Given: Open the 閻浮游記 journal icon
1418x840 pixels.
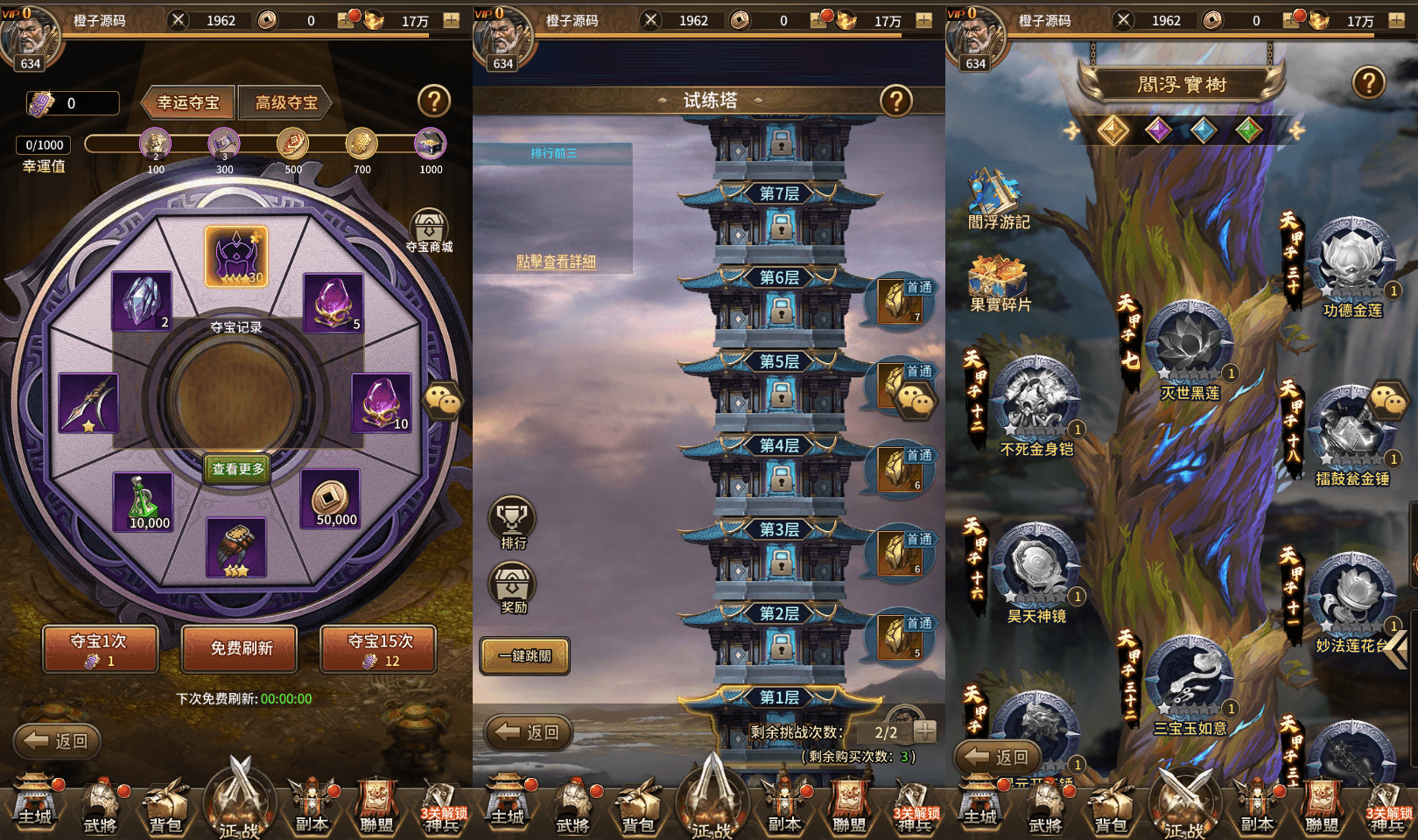Looking at the screenshot, I should (x=992, y=194).
